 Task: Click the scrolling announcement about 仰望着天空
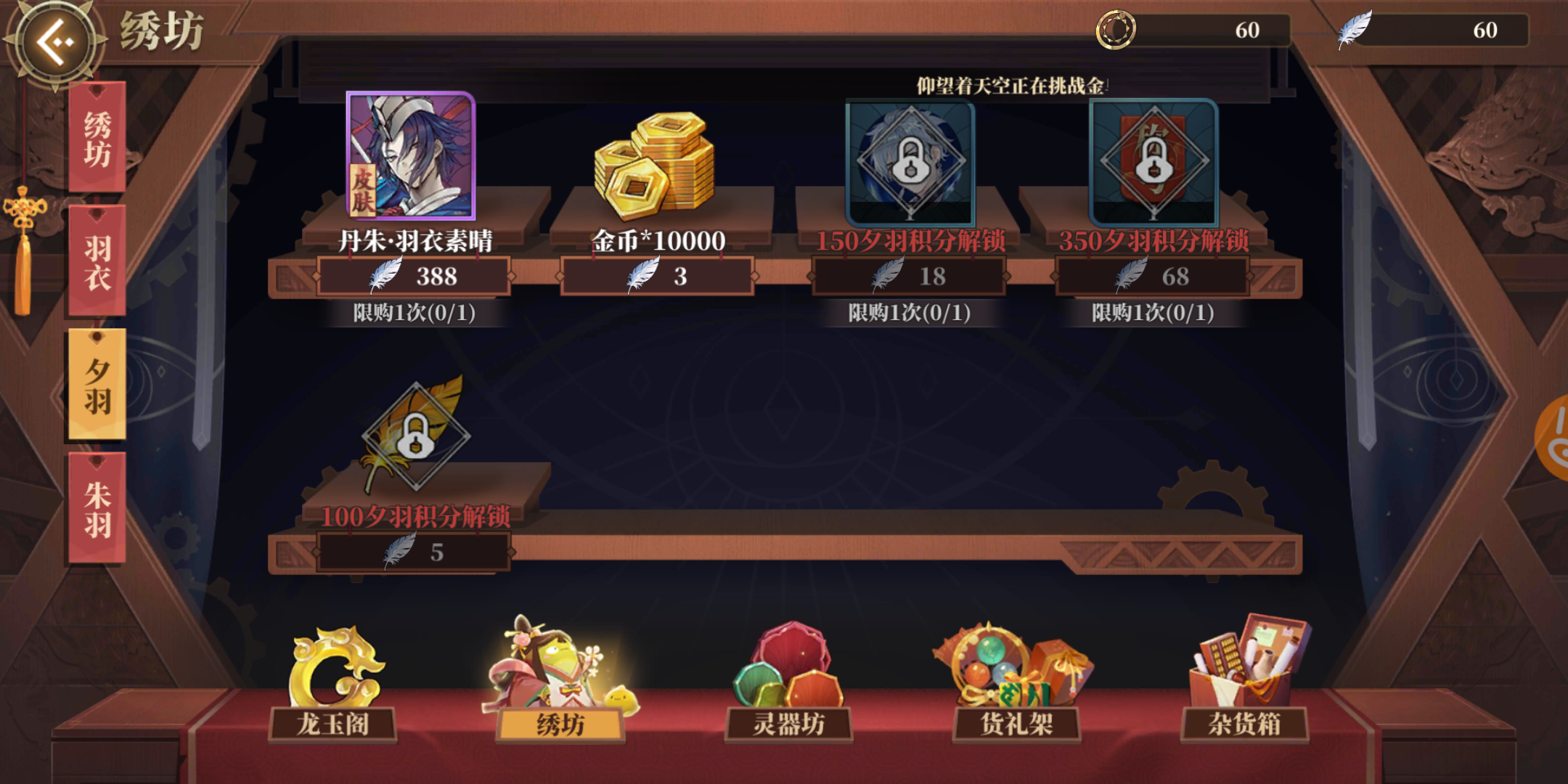coord(1009,84)
